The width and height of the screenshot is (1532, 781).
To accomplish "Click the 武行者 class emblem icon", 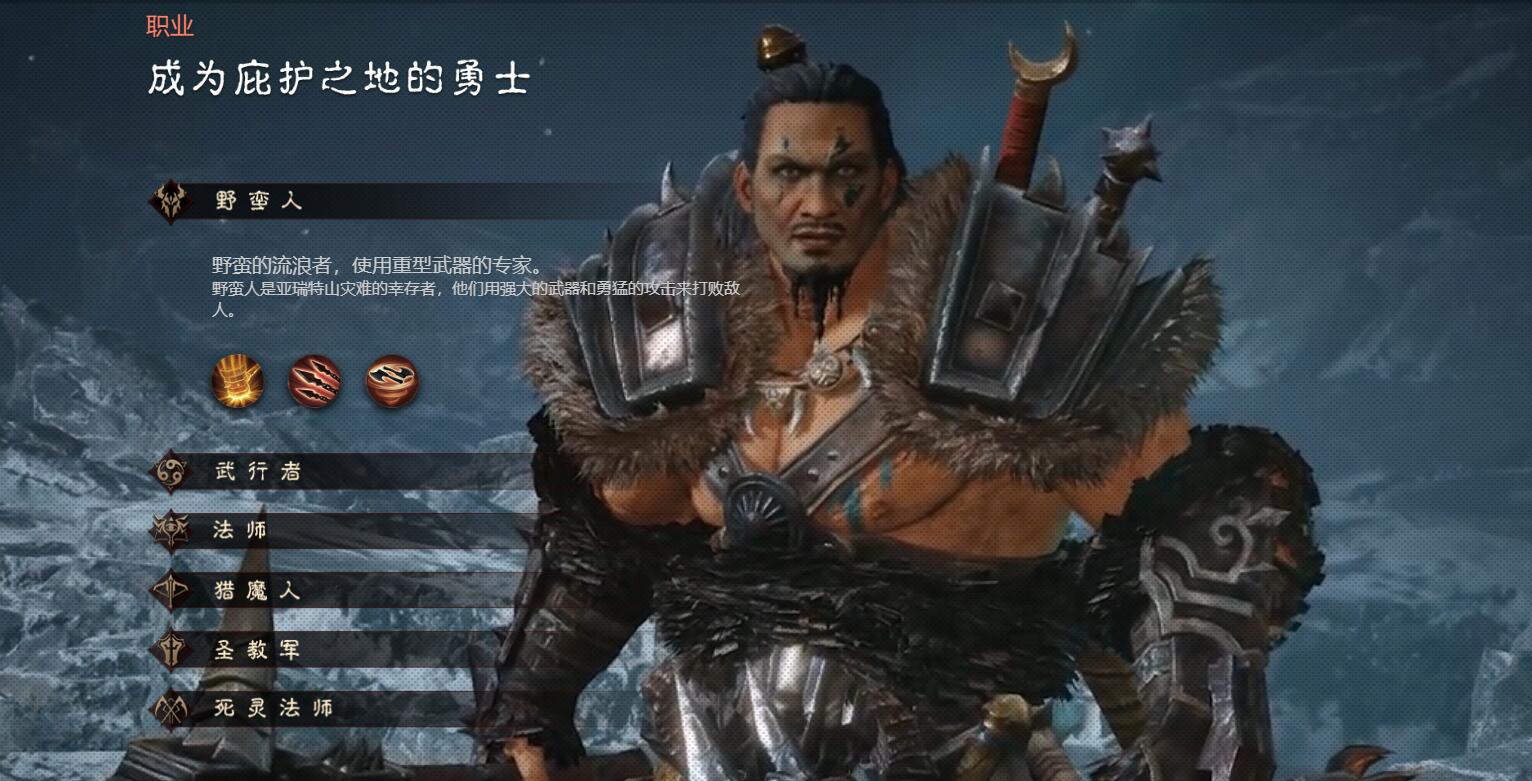I will (x=171, y=471).
